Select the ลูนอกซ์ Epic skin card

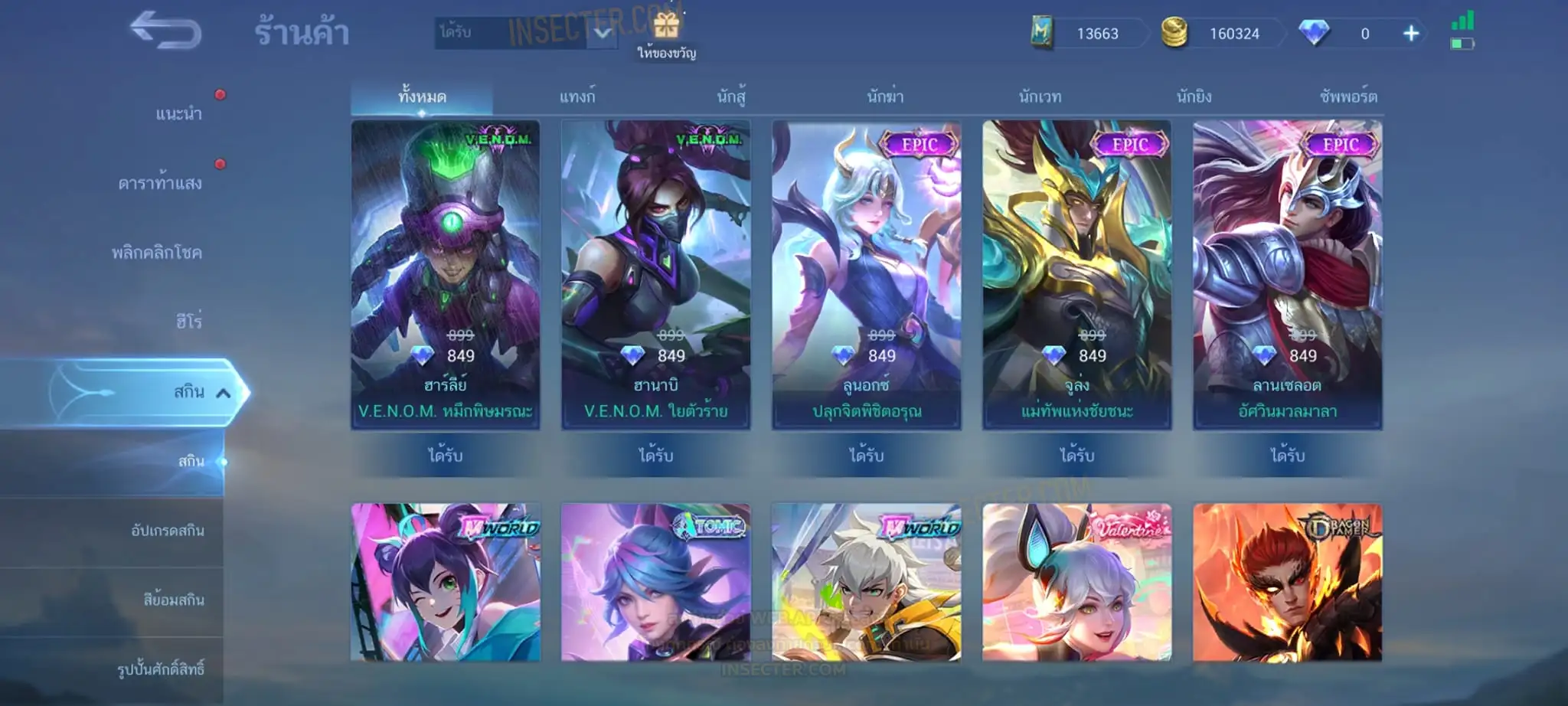[x=866, y=274]
